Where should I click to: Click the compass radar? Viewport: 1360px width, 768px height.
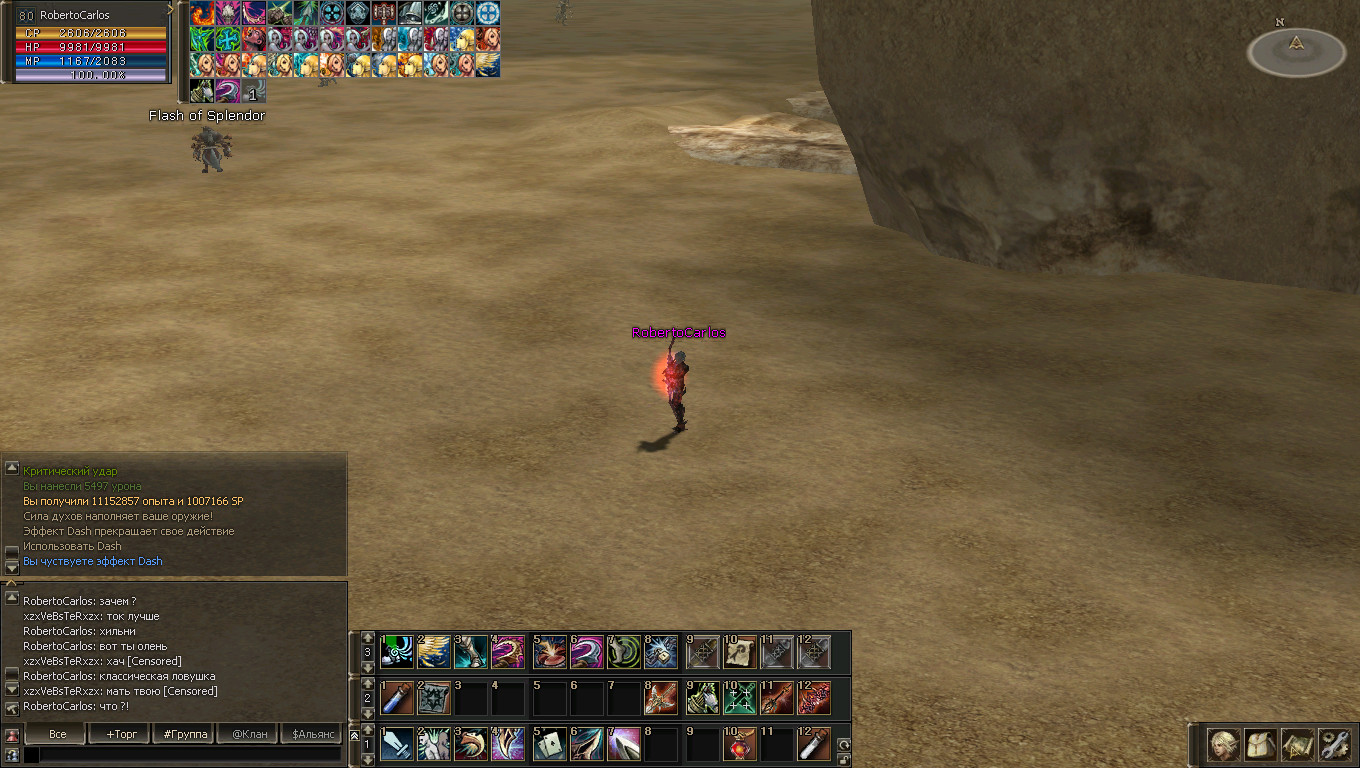[x=1296, y=50]
